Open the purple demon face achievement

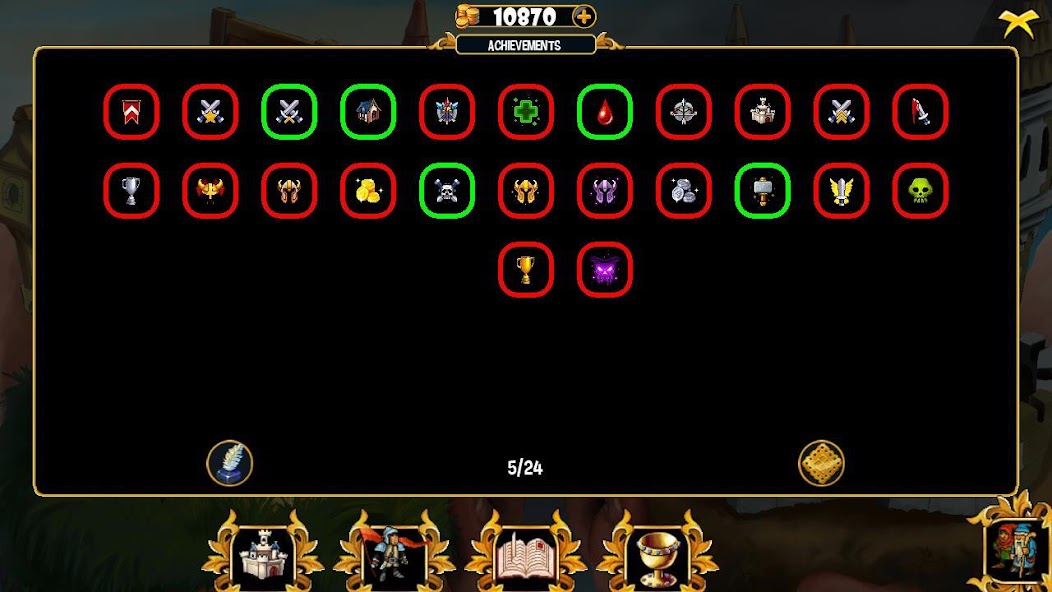pyautogui.click(x=605, y=270)
